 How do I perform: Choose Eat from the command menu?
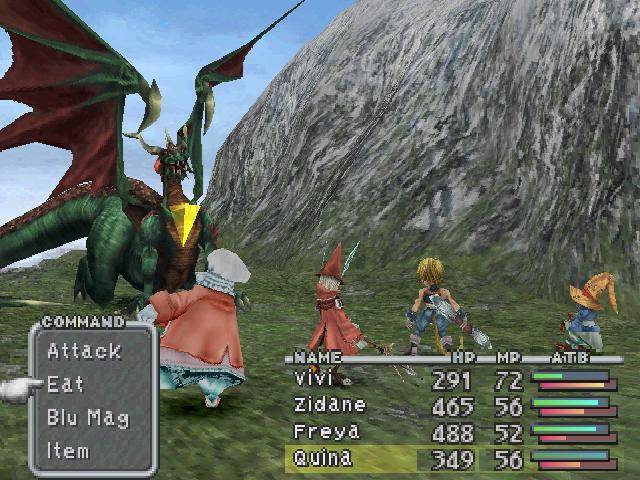(x=66, y=384)
